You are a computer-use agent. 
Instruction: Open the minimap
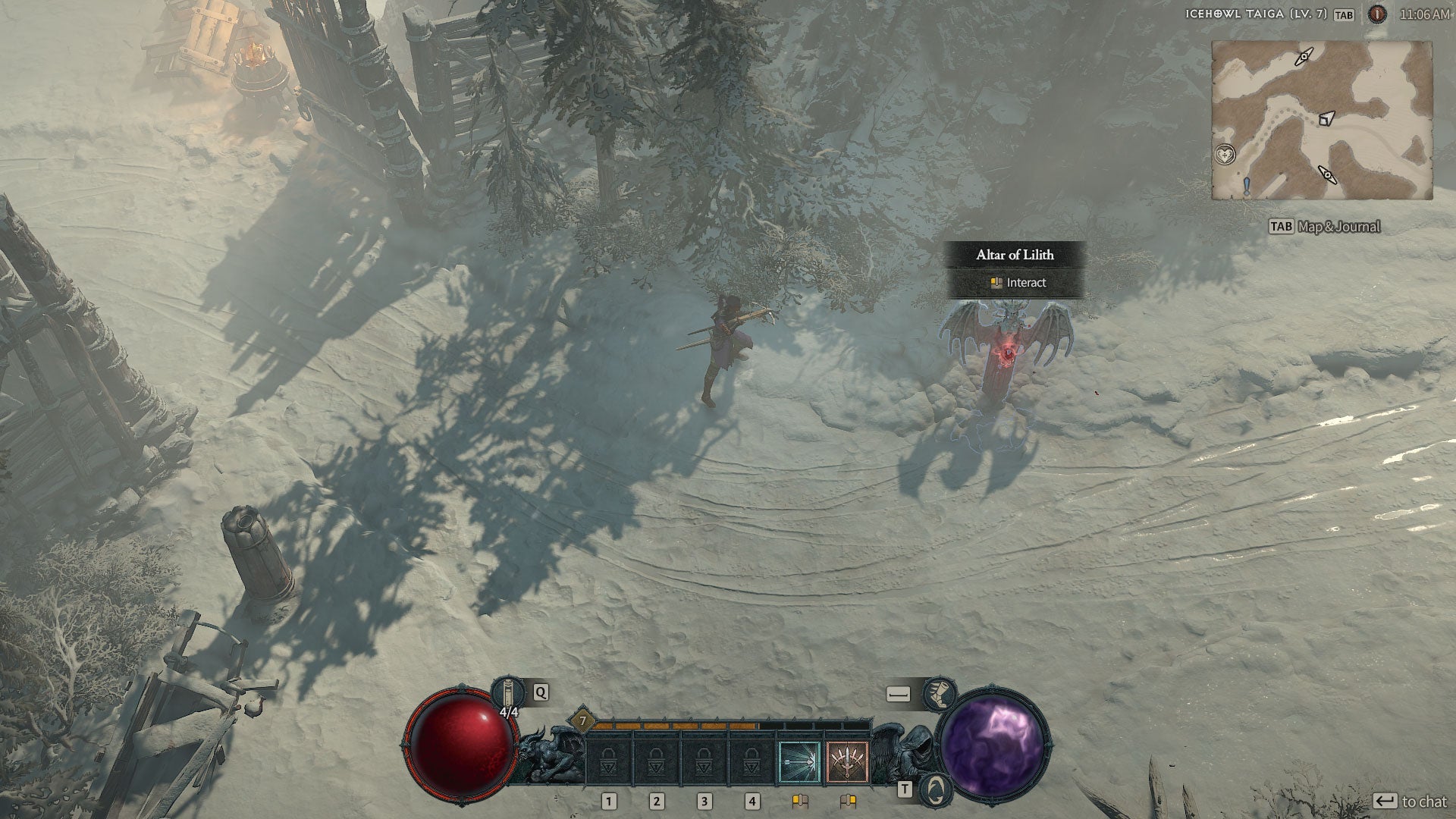click(1322, 121)
